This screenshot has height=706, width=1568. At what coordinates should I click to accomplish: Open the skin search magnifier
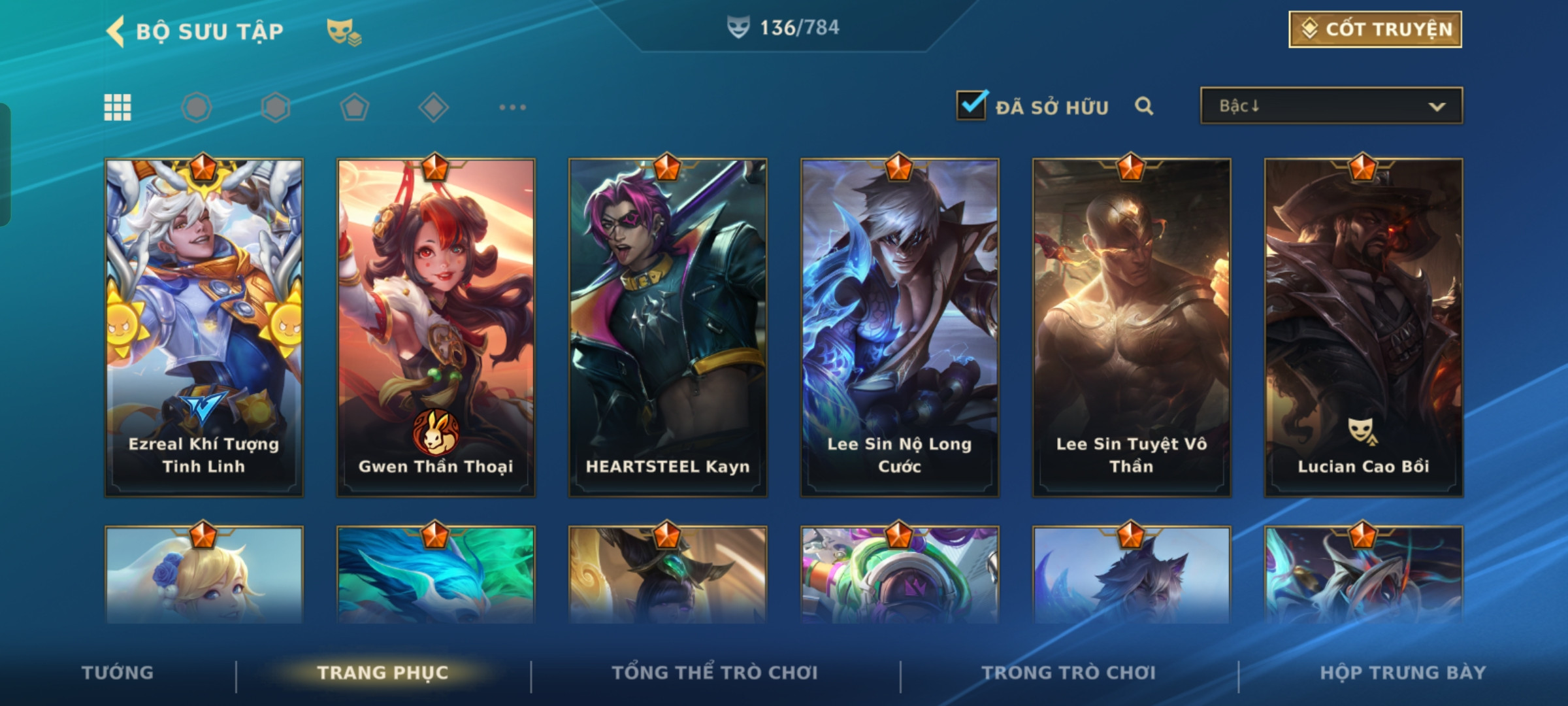[x=1143, y=106]
